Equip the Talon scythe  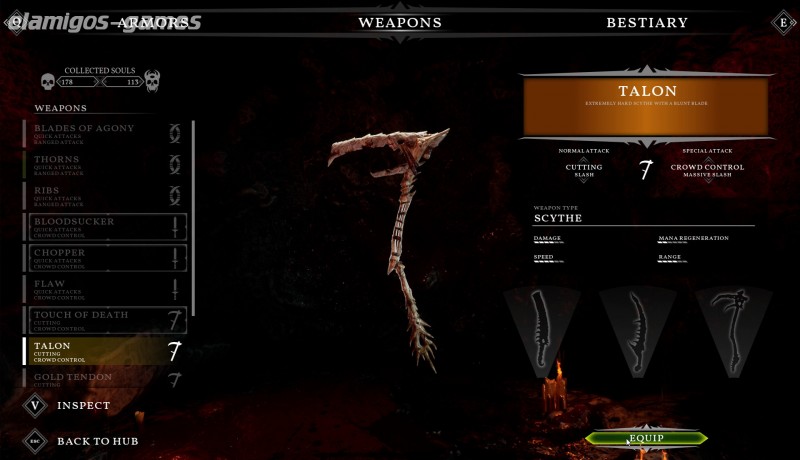tap(646, 438)
